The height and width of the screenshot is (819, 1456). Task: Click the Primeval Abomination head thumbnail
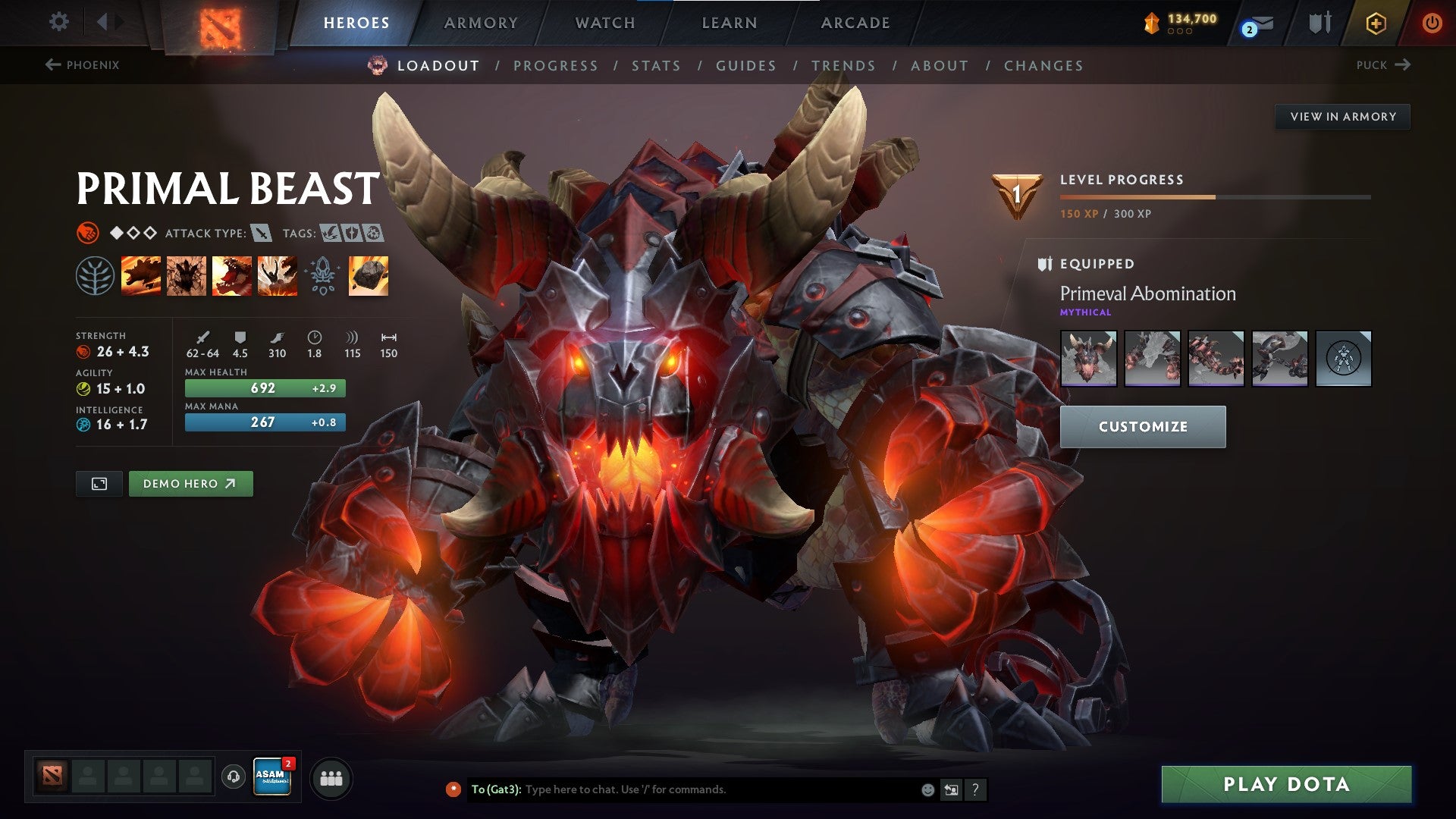(1089, 359)
